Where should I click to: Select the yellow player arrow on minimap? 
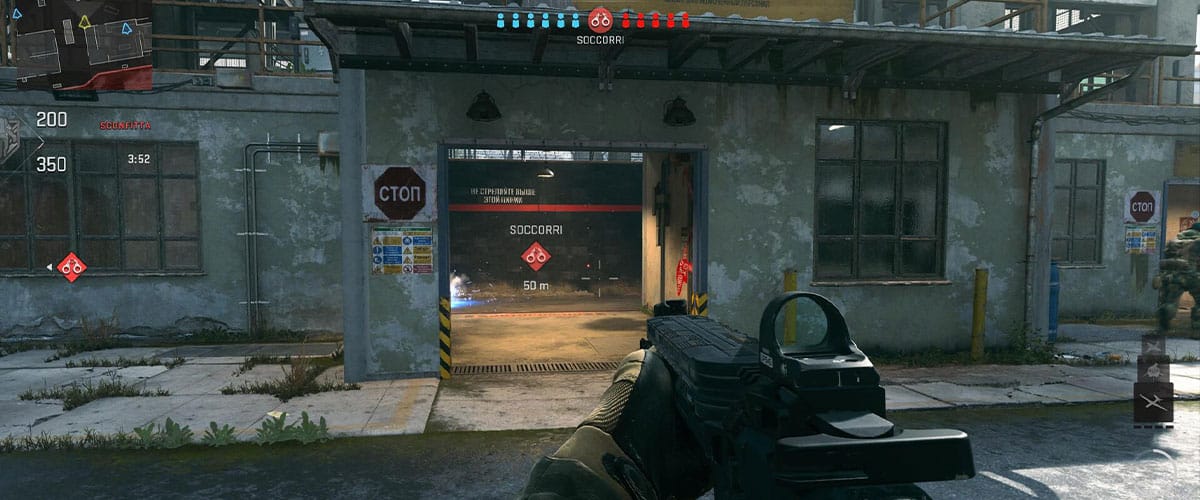pyautogui.click(x=85, y=20)
